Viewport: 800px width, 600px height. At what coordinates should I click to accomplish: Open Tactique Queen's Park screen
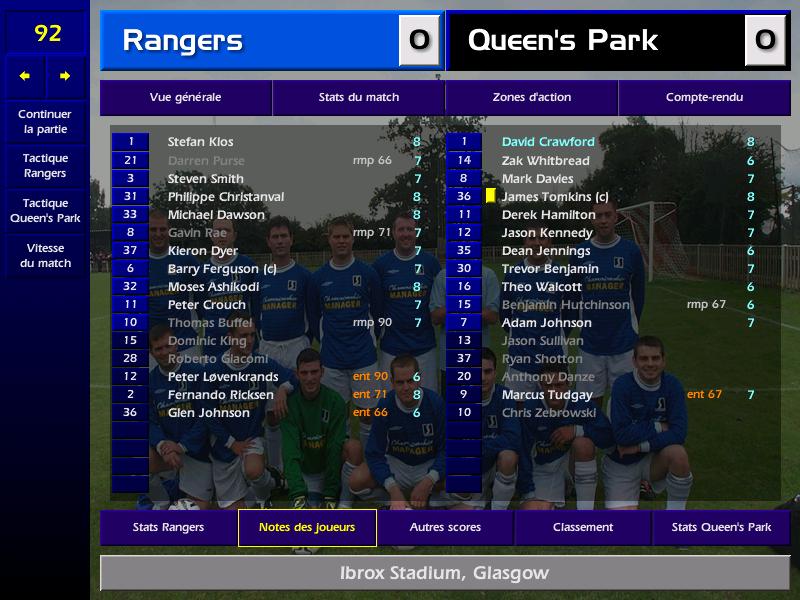[x=45, y=210]
